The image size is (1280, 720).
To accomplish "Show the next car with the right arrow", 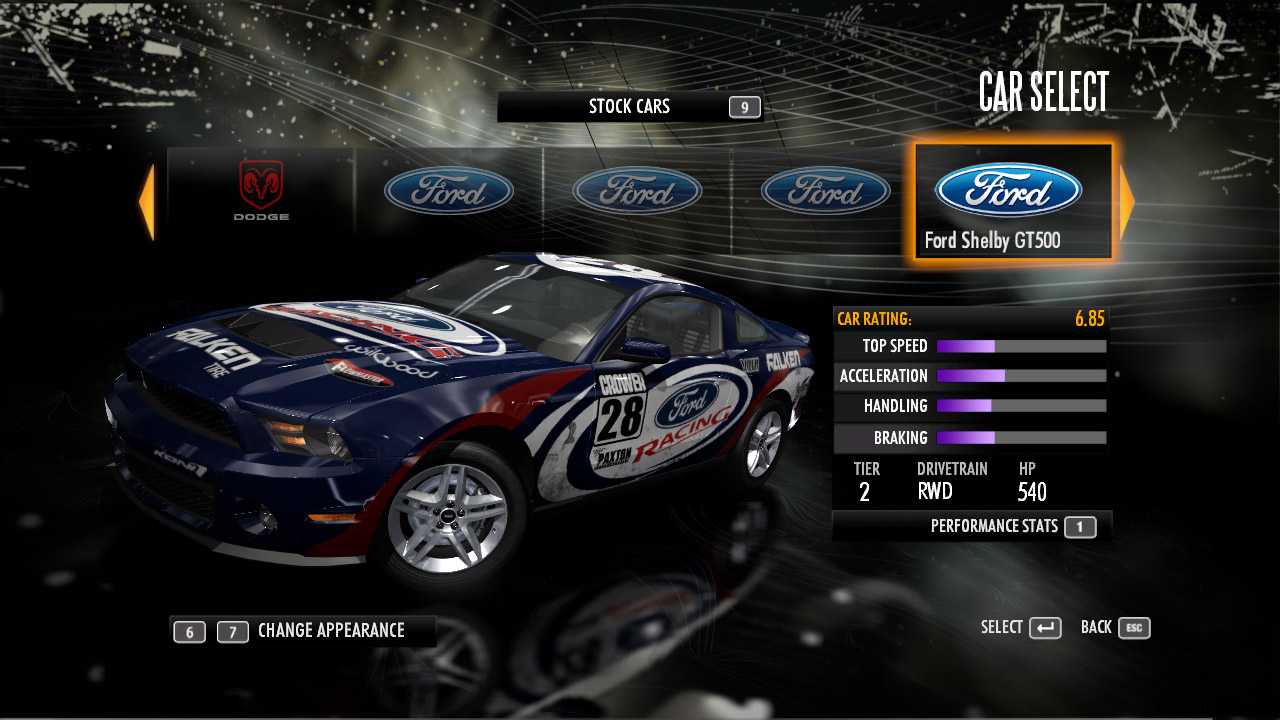I will click(1126, 202).
